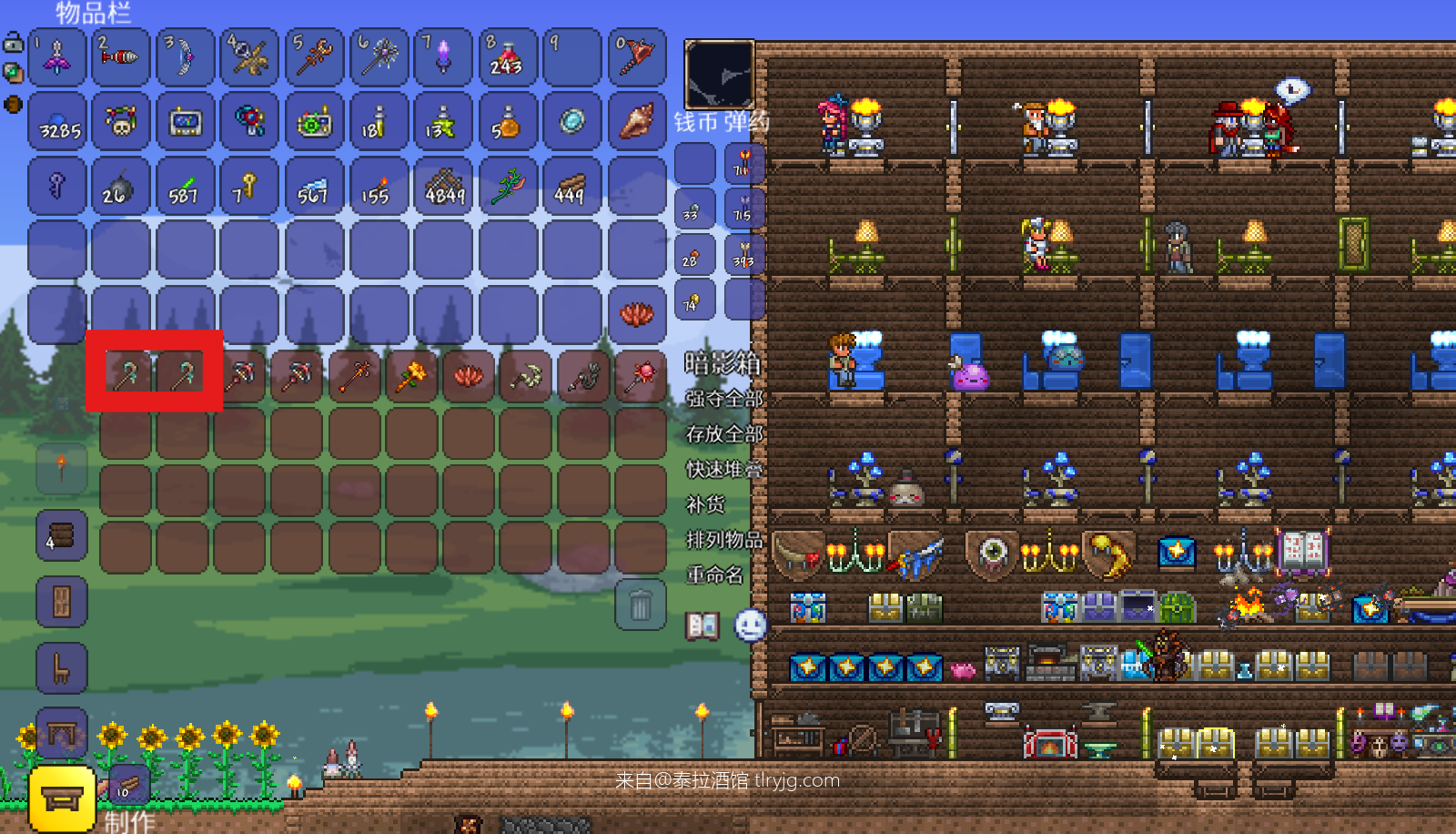Click the trash can slot
This screenshot has width=1456, height=834.
coord(641,604)
